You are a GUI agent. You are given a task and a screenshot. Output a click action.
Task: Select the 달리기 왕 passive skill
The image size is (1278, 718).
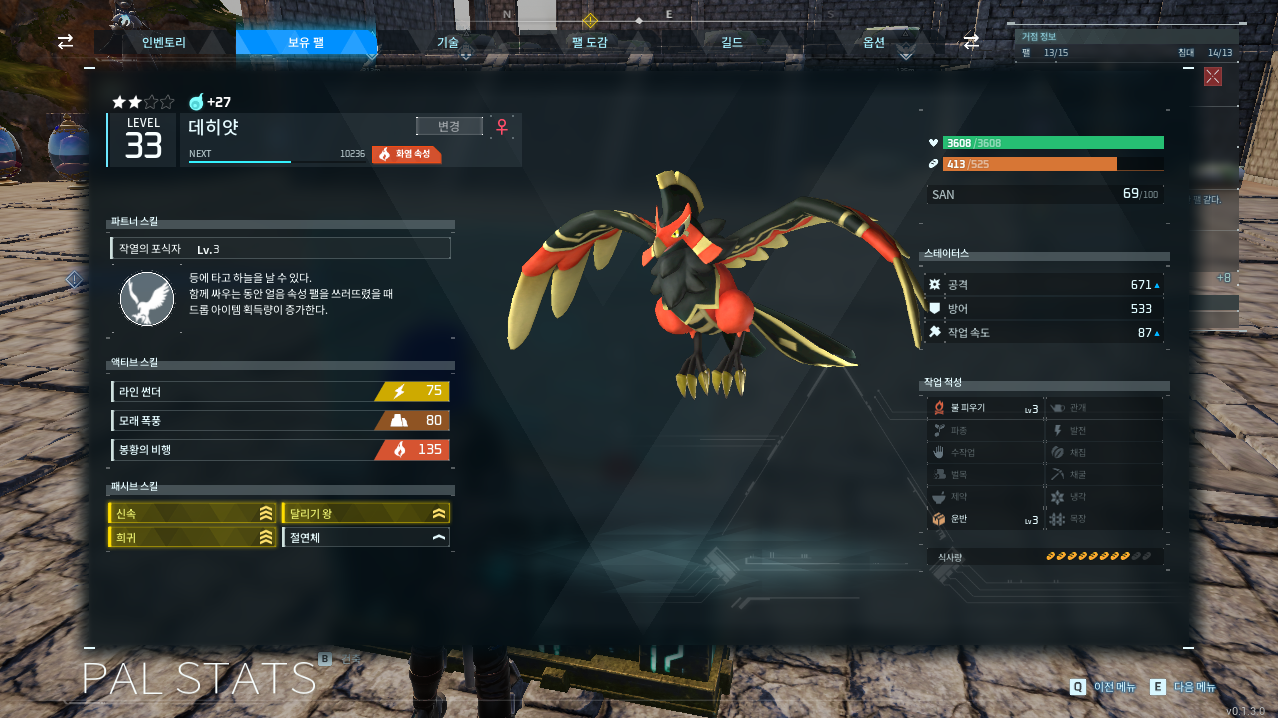coord(366,513)
